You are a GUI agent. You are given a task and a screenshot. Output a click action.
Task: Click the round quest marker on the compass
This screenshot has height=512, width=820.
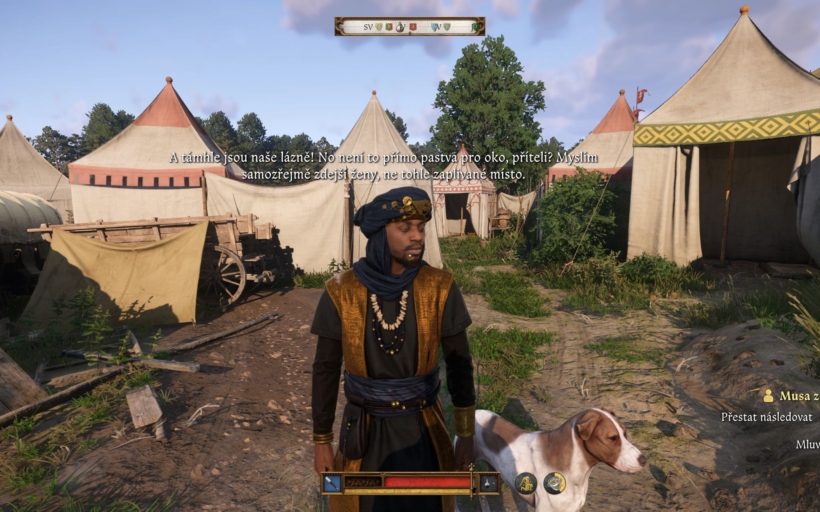click(400, 27)
